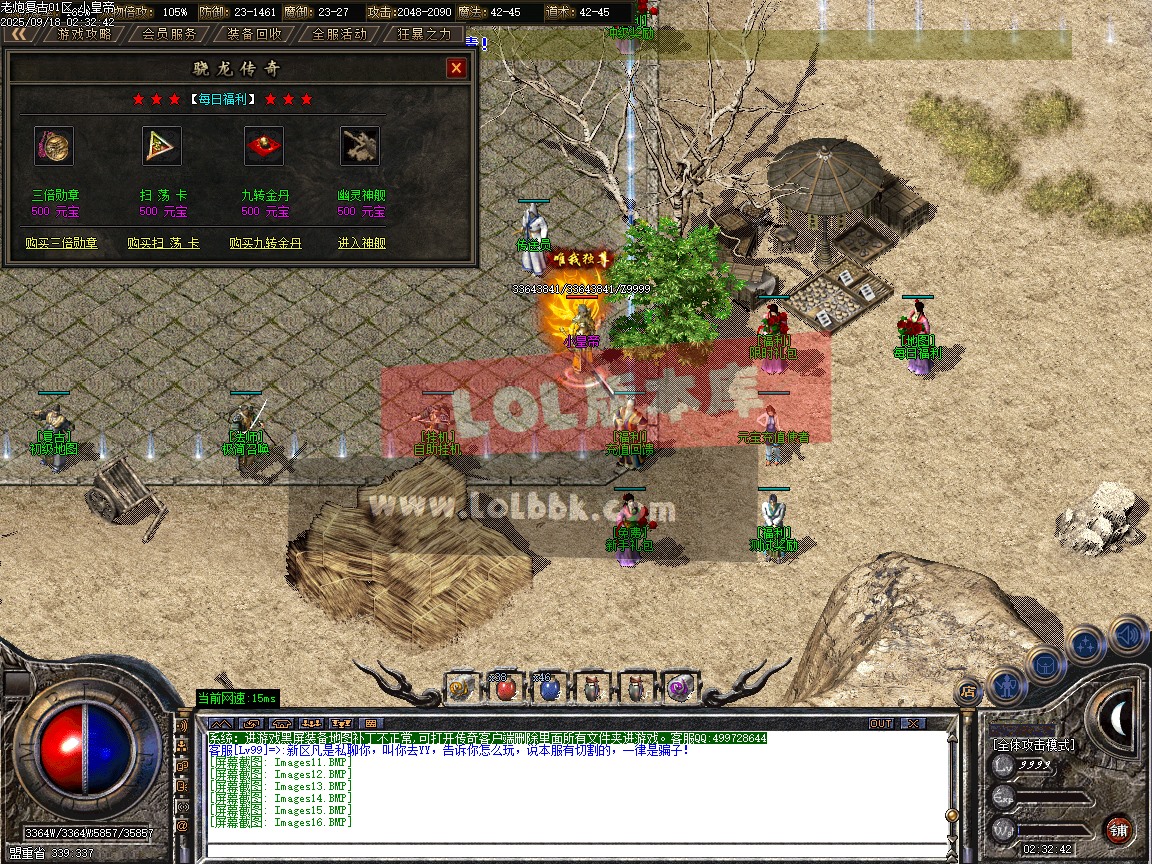Click the 购买三倍勋章 purchase link
Image resolution: width=1152 pixels, height=864 pixels.
pos(62,243)
